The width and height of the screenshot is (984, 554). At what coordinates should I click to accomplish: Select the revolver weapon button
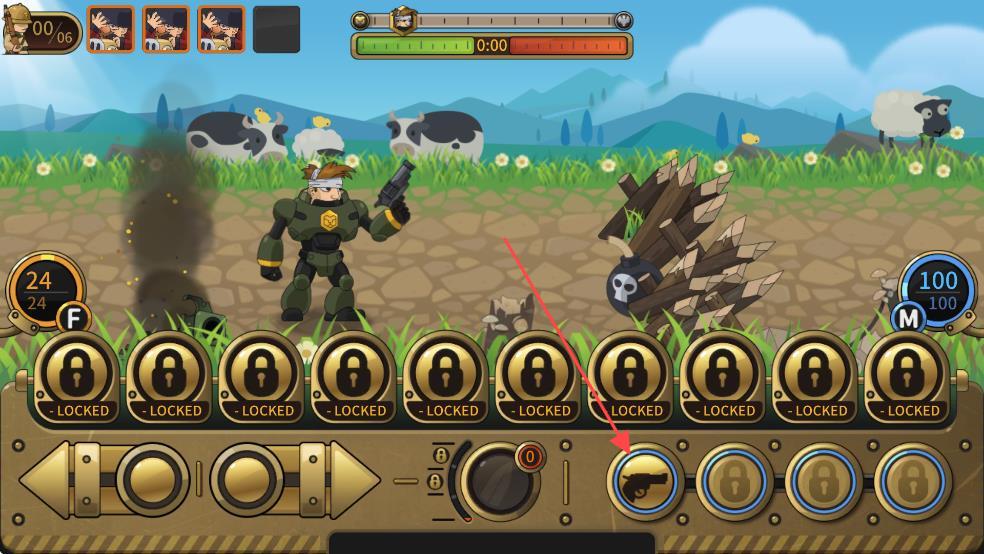pyautogui.click(x=644, y=482)
